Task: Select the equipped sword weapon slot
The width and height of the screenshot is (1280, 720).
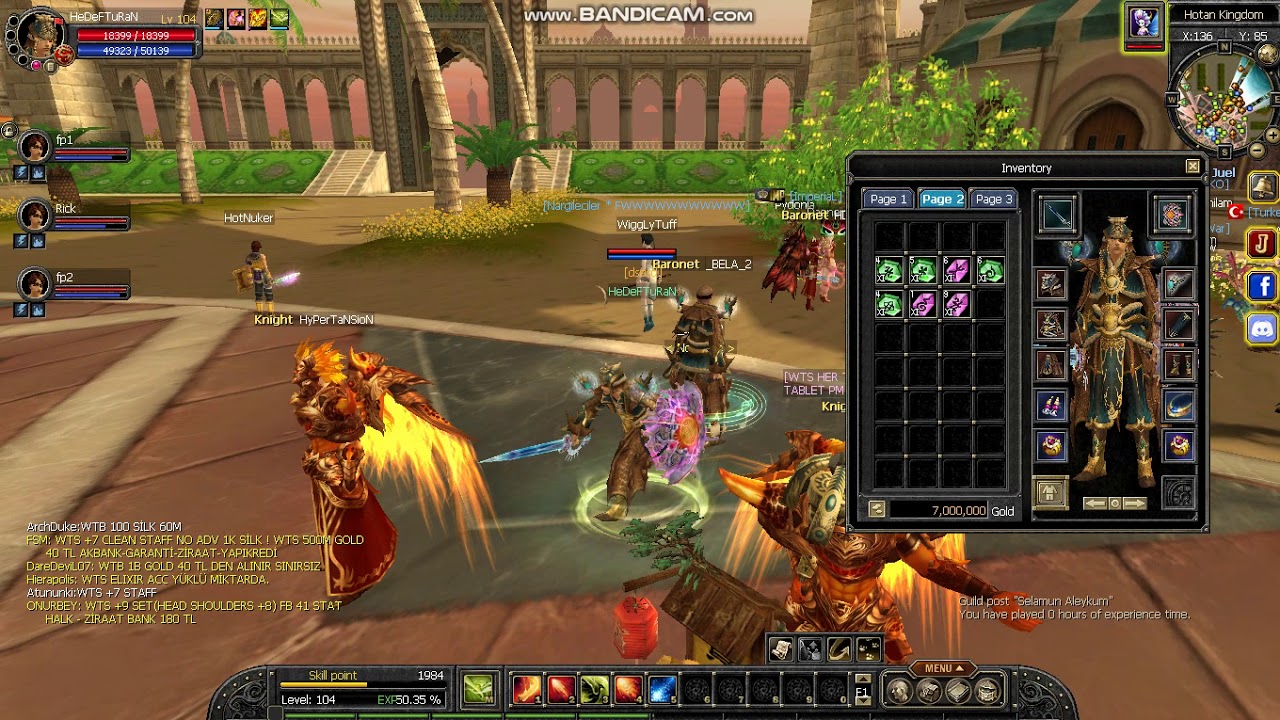Action: [x=1057, y=214]
